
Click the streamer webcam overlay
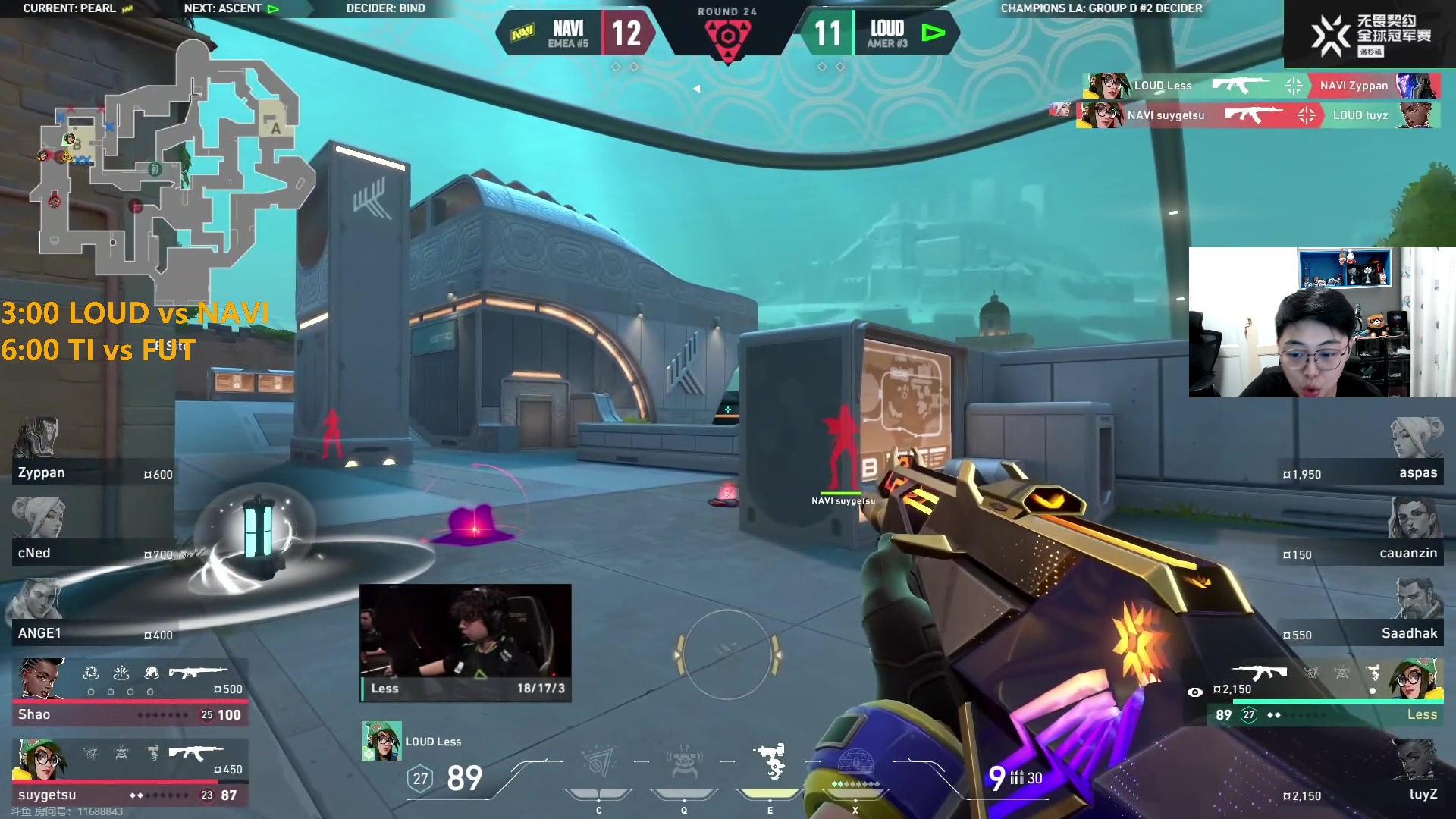point(1321,322)
